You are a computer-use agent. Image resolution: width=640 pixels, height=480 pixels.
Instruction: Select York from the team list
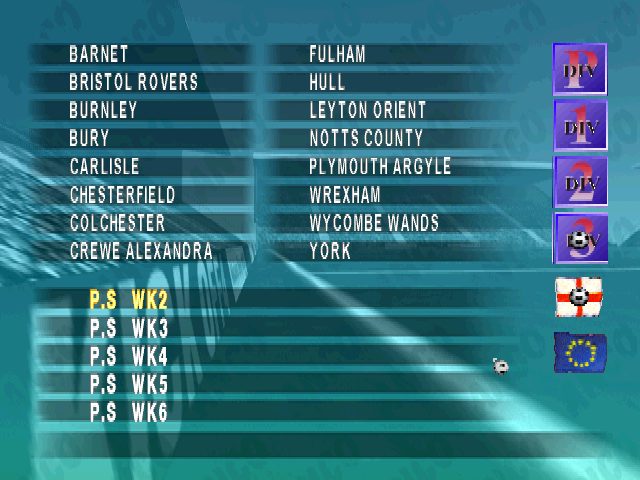tap(331, 251)
